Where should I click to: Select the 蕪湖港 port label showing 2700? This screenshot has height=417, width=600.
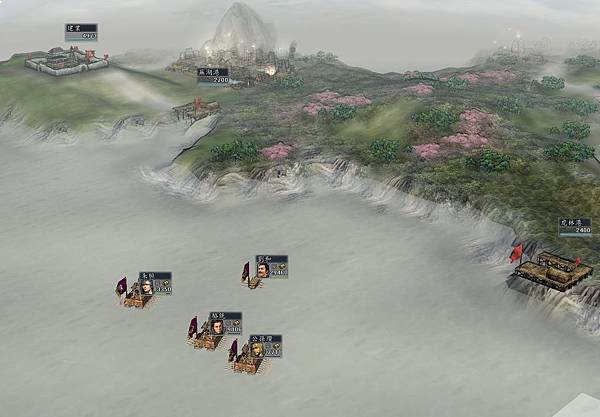(213, 75)
